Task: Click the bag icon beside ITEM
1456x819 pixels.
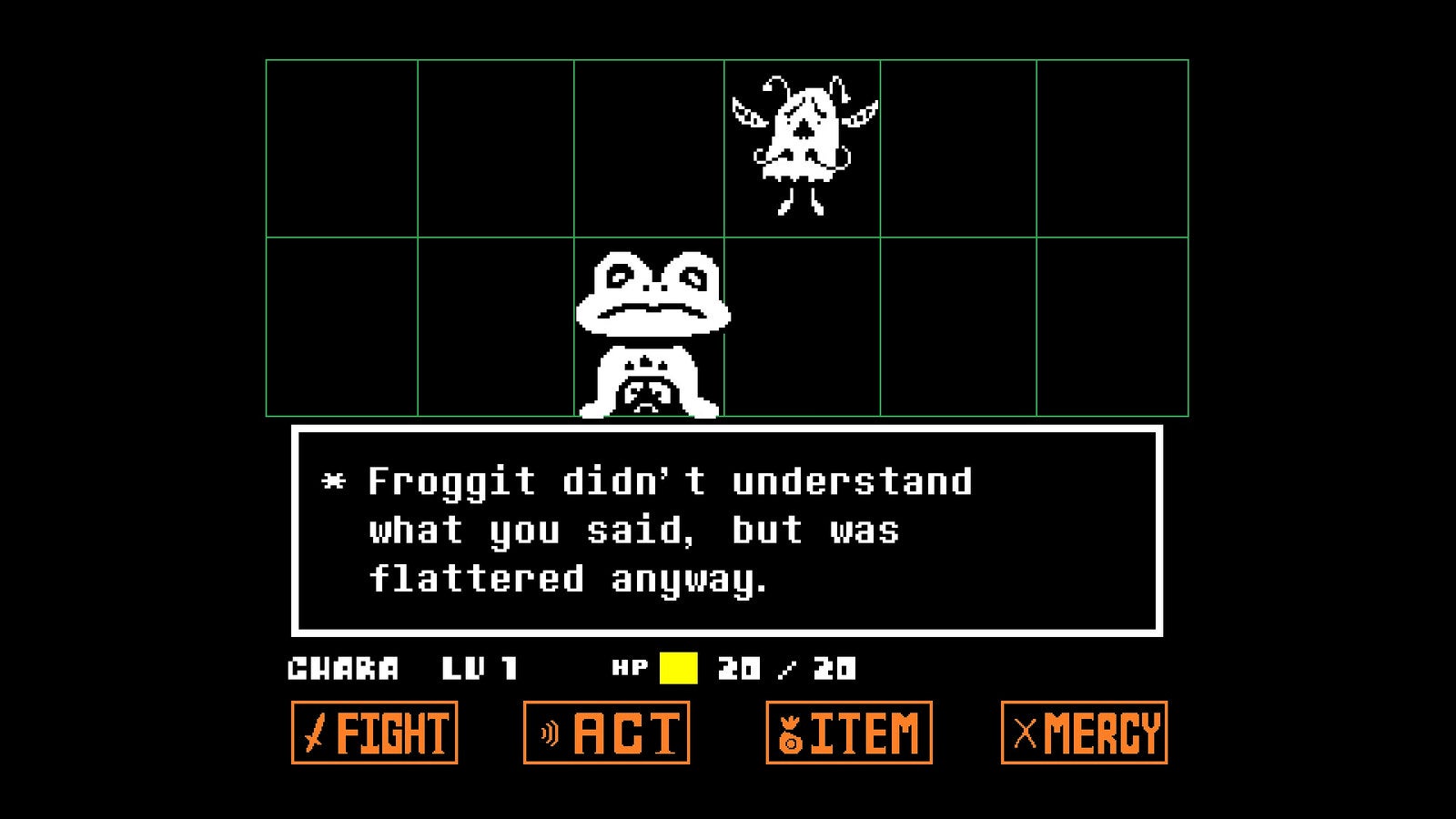Action: (x=788, y=733)
